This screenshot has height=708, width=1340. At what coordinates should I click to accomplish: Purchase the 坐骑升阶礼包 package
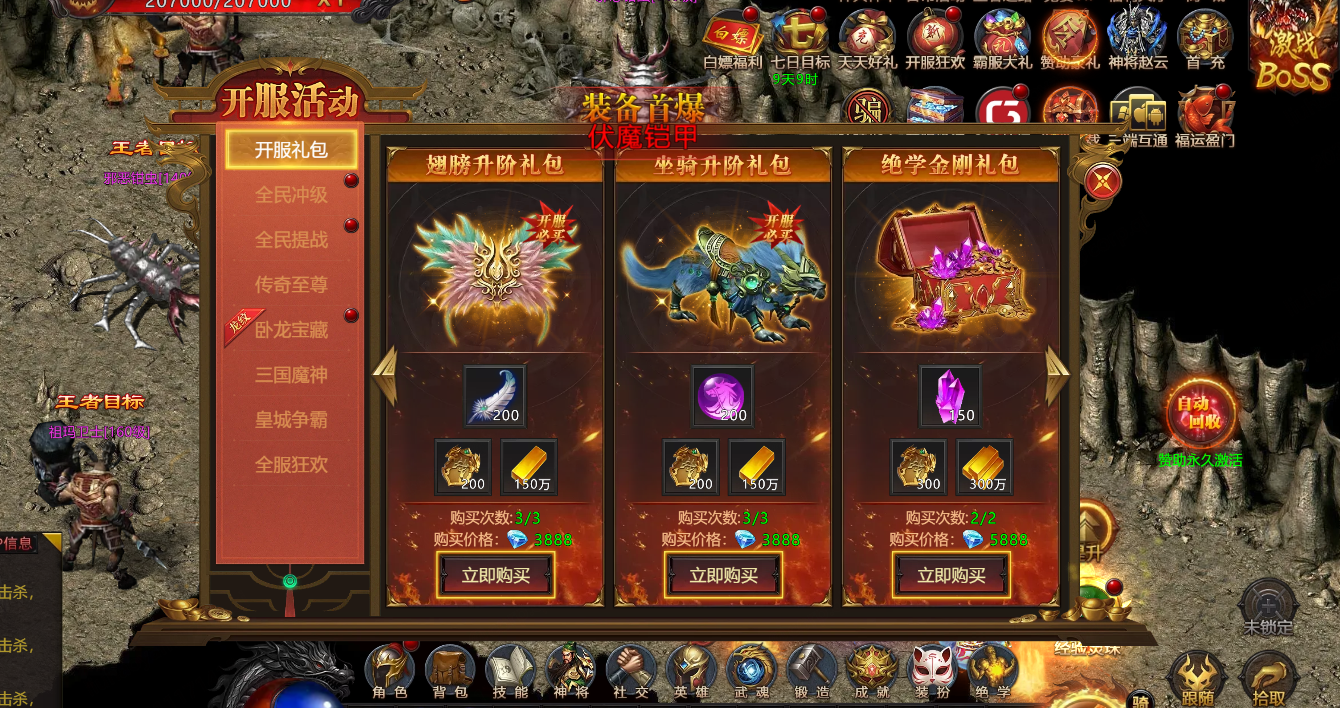724,575
